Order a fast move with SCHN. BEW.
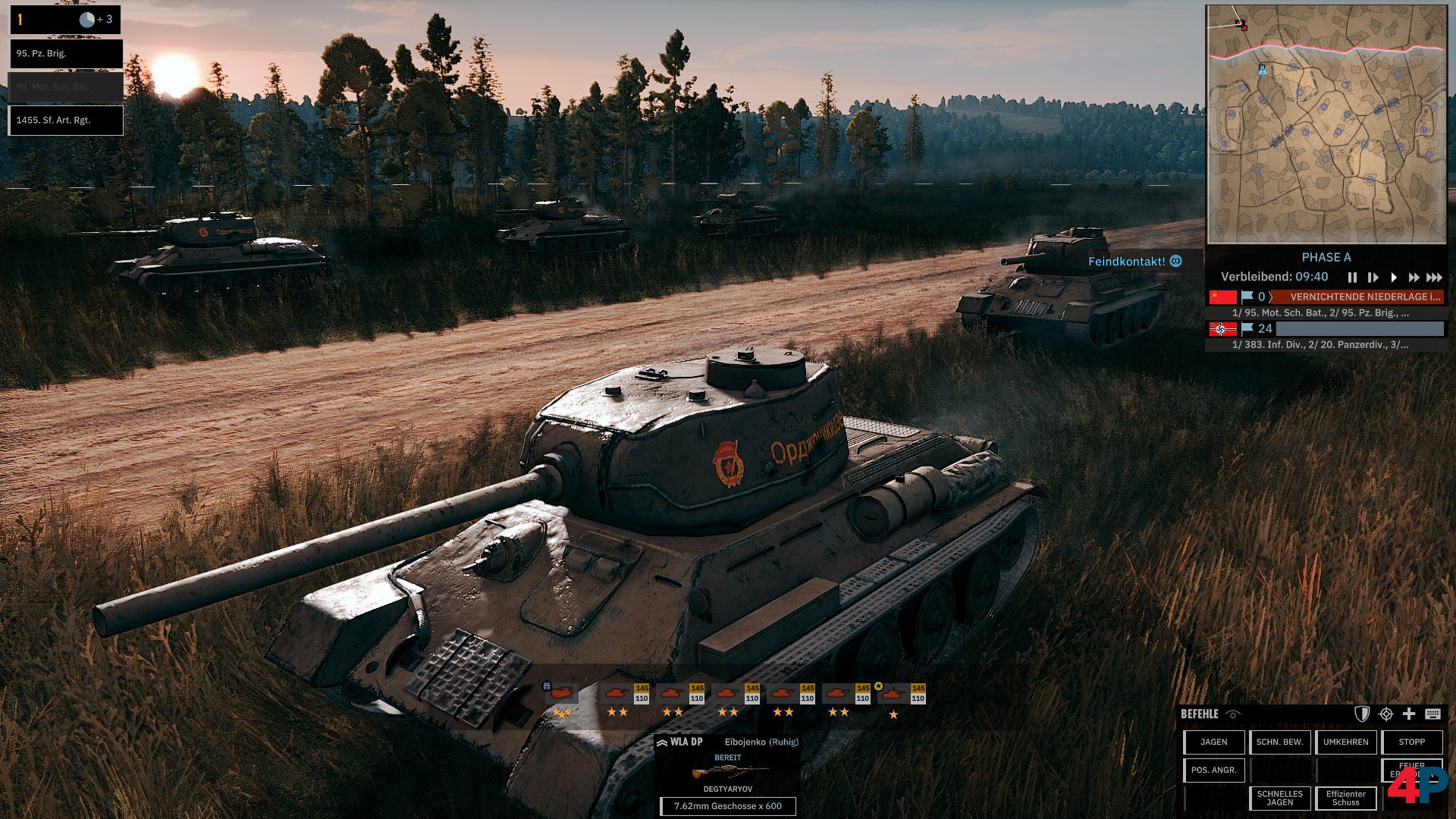This screenshot has height=819, width=1456. point(1280,742)
